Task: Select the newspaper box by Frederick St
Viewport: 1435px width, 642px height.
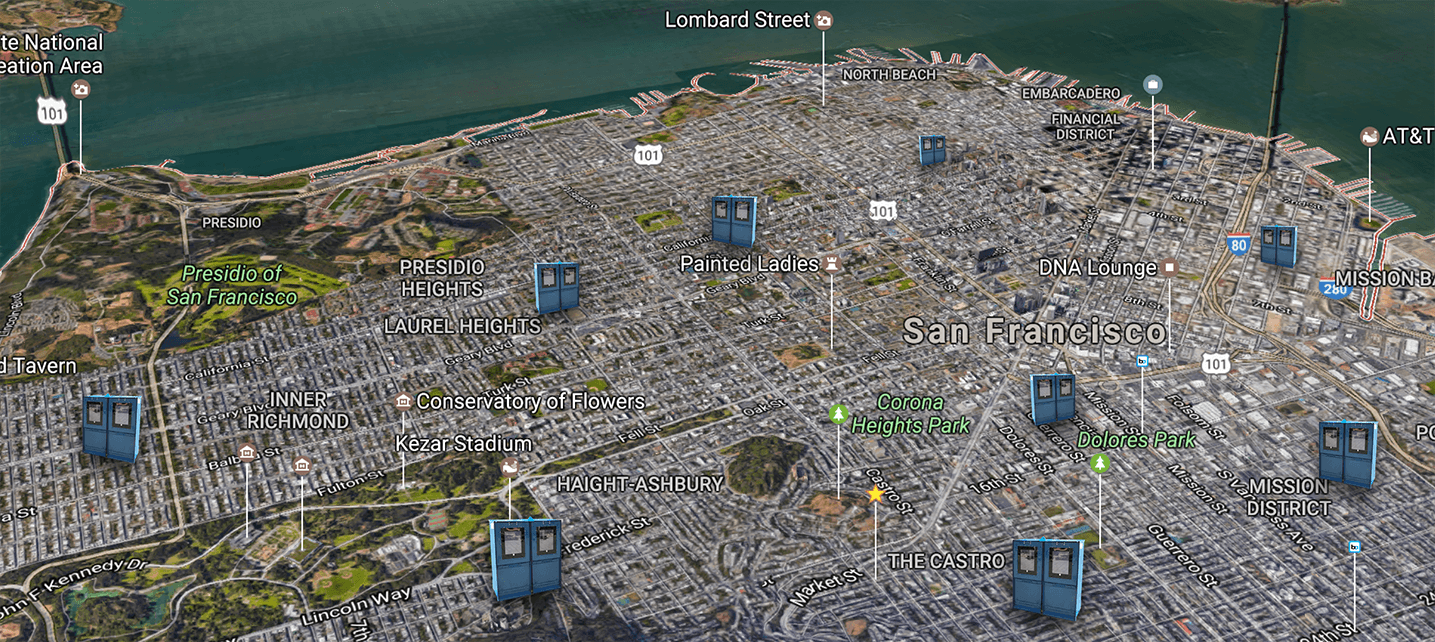Action: [x=526, y=558]
